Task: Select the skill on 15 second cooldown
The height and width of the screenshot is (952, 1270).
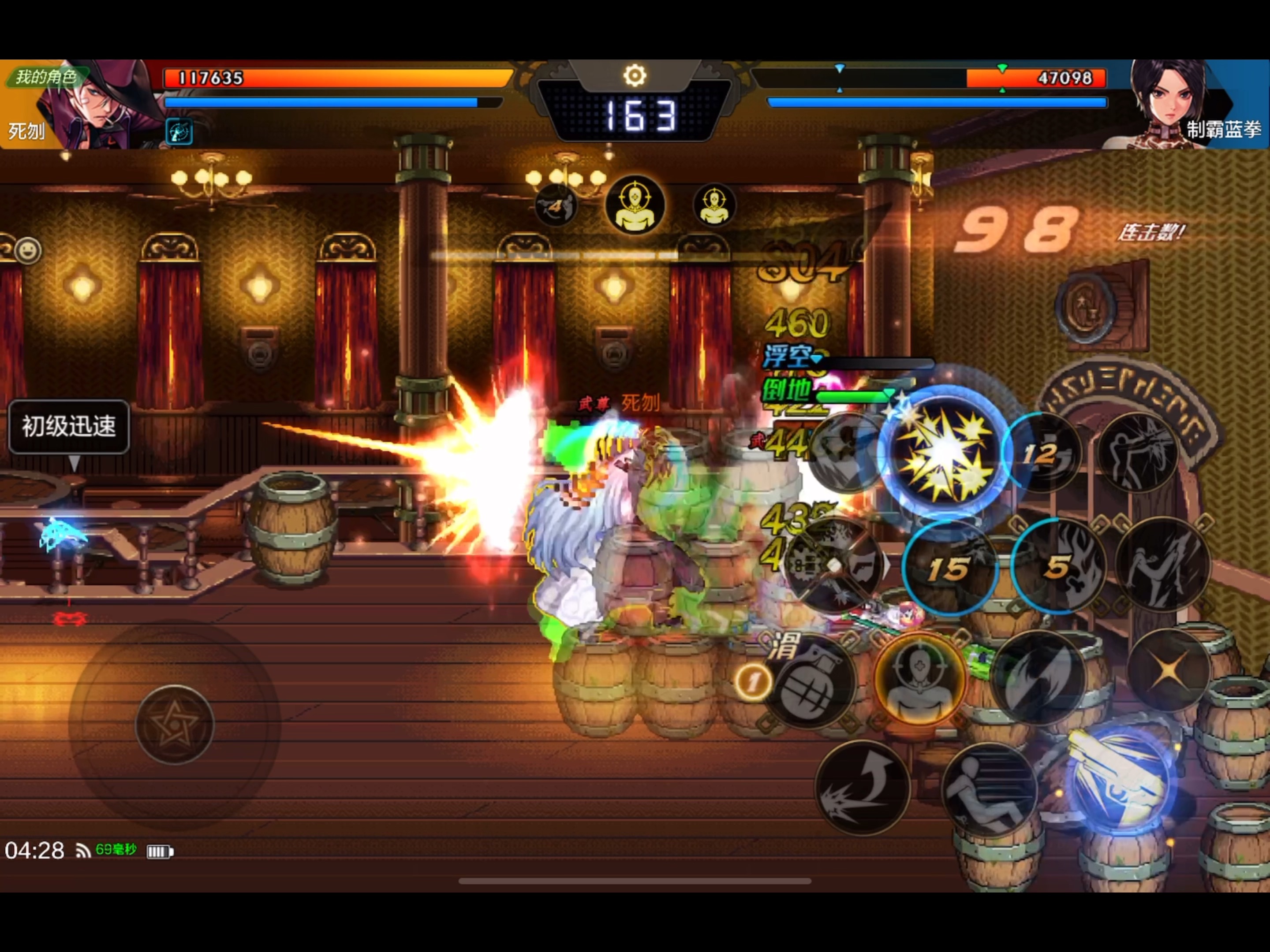Action: (x=949, y=568)
